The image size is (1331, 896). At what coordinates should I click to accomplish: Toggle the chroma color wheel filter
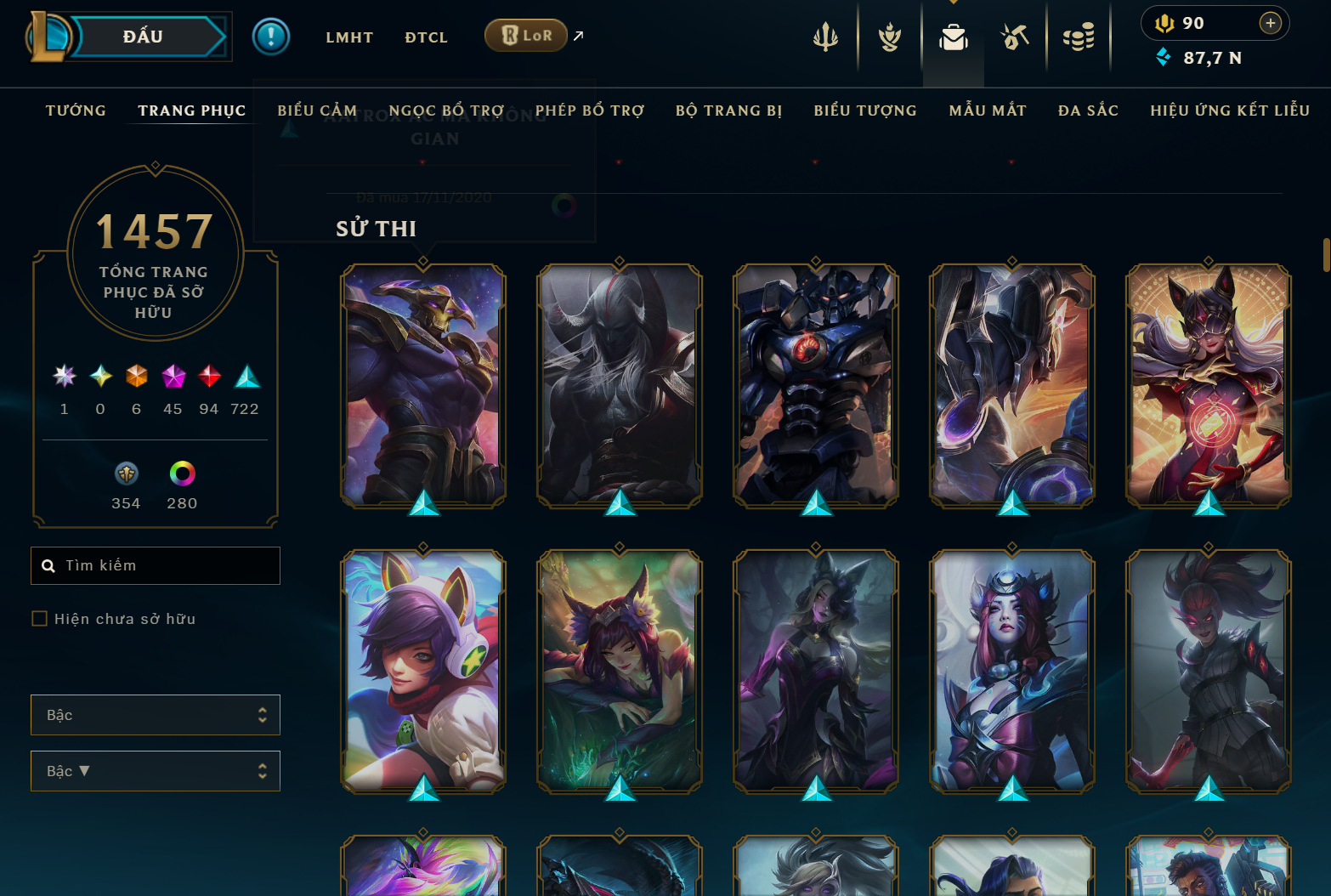(181, 474)
